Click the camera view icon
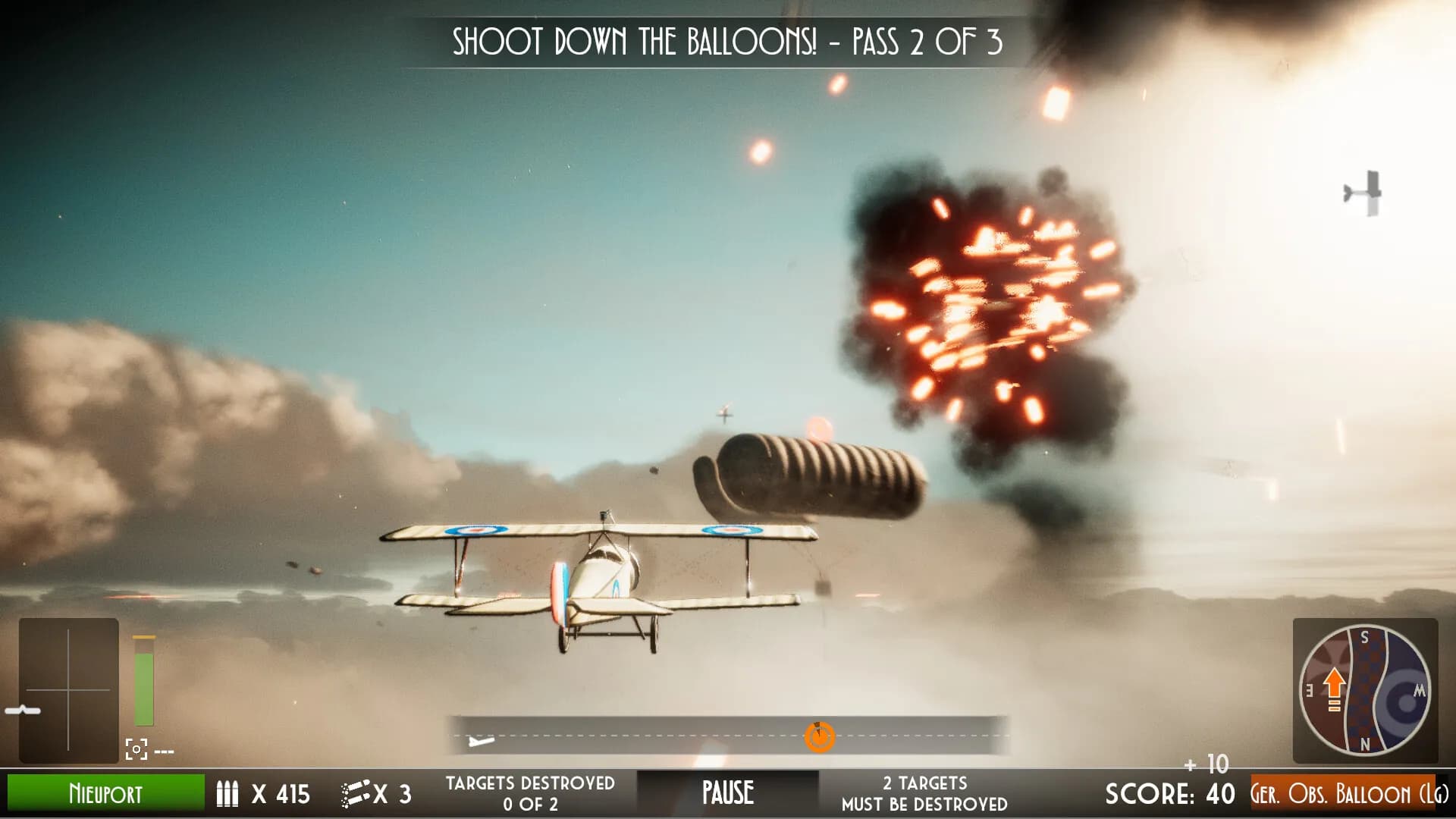This screenshot has width=1456, height=819. click(136, 749)
